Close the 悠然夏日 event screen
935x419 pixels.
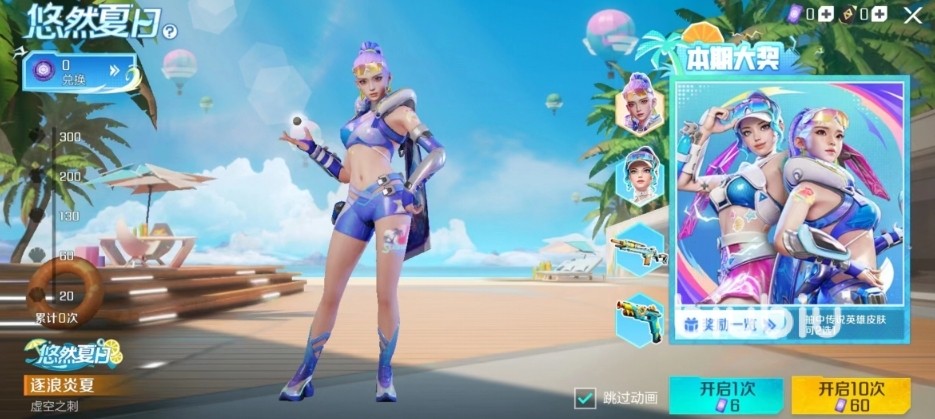[912, 14]
